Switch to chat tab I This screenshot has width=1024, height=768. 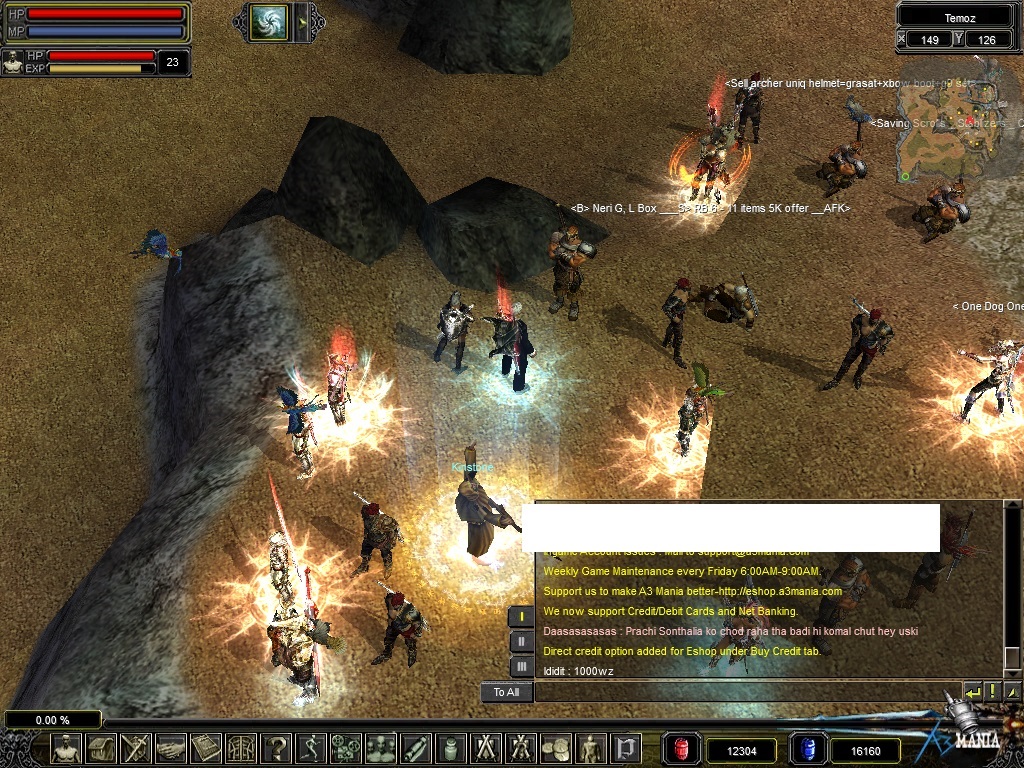coord(521,617)
